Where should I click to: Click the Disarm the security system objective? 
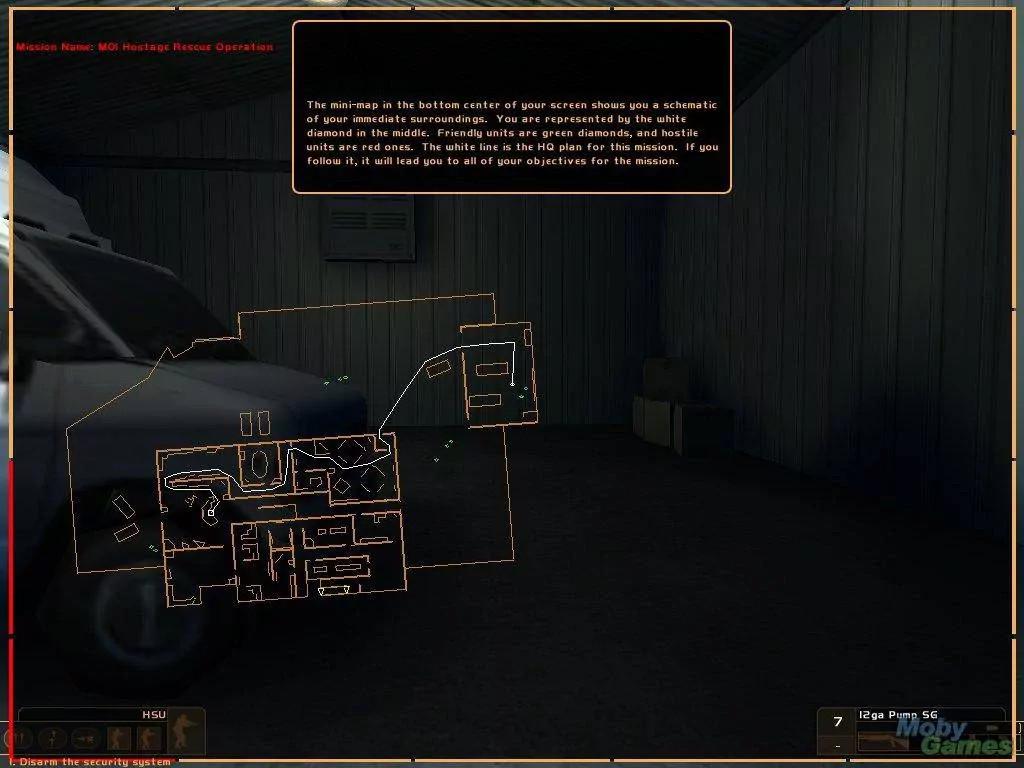click(90, 762)
